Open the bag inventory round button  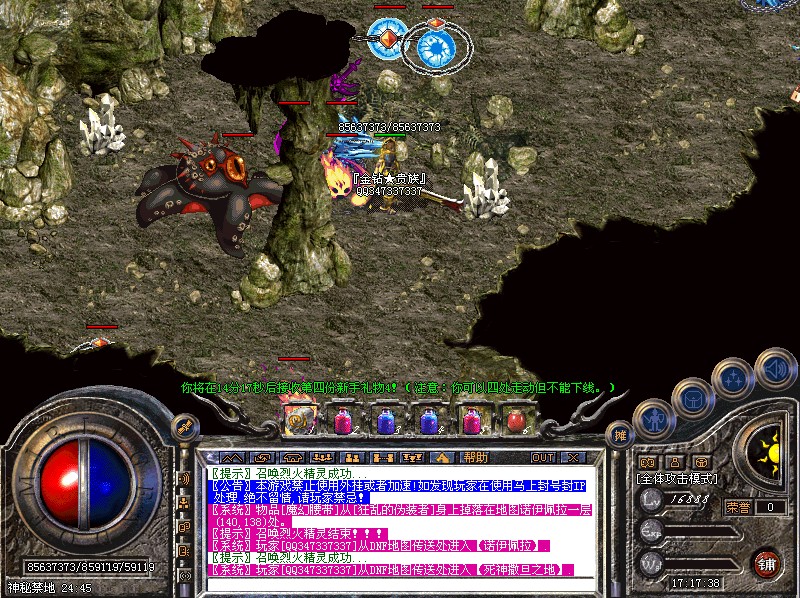[x=692, y=398]
